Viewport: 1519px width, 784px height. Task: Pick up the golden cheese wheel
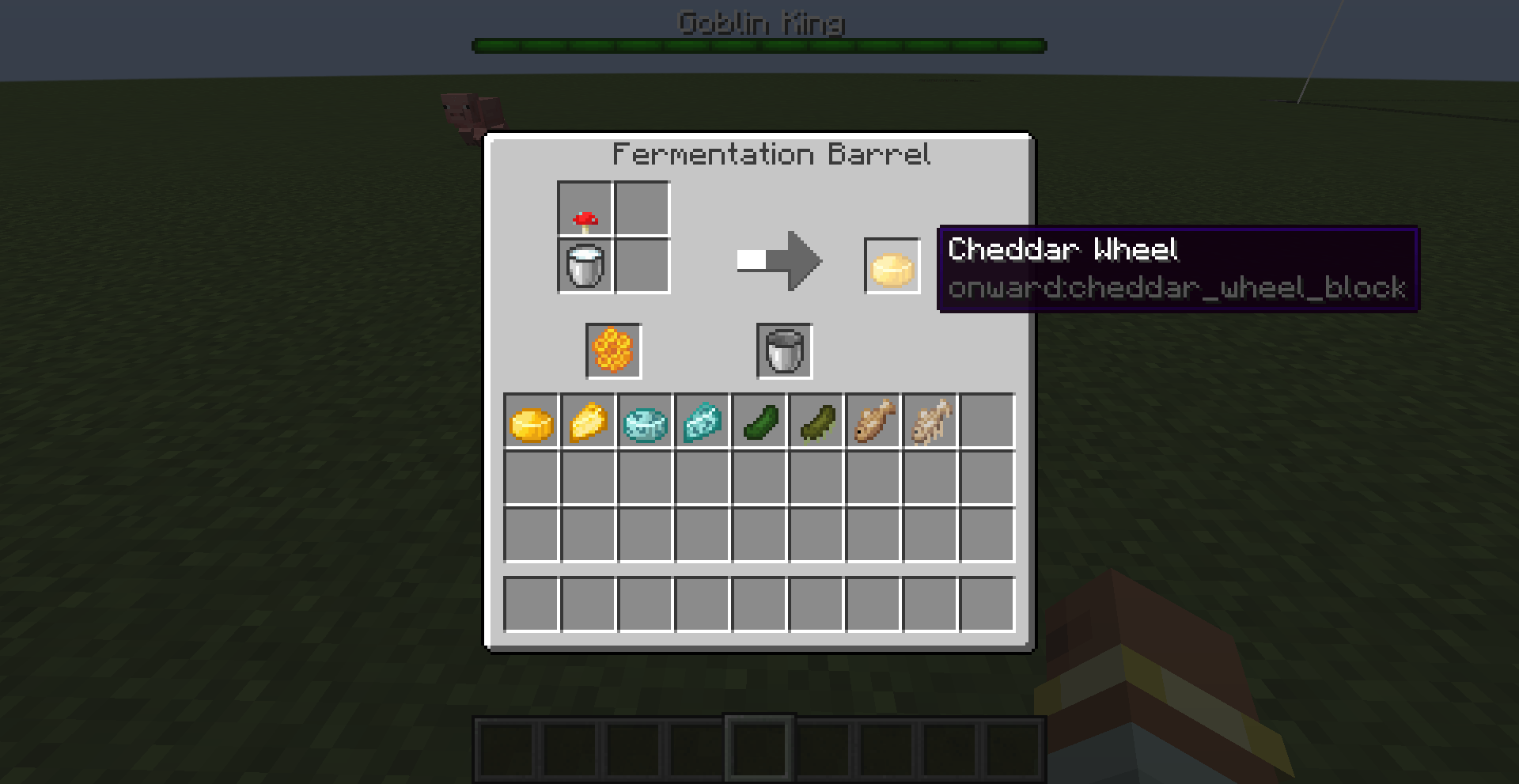coord(531,422)
